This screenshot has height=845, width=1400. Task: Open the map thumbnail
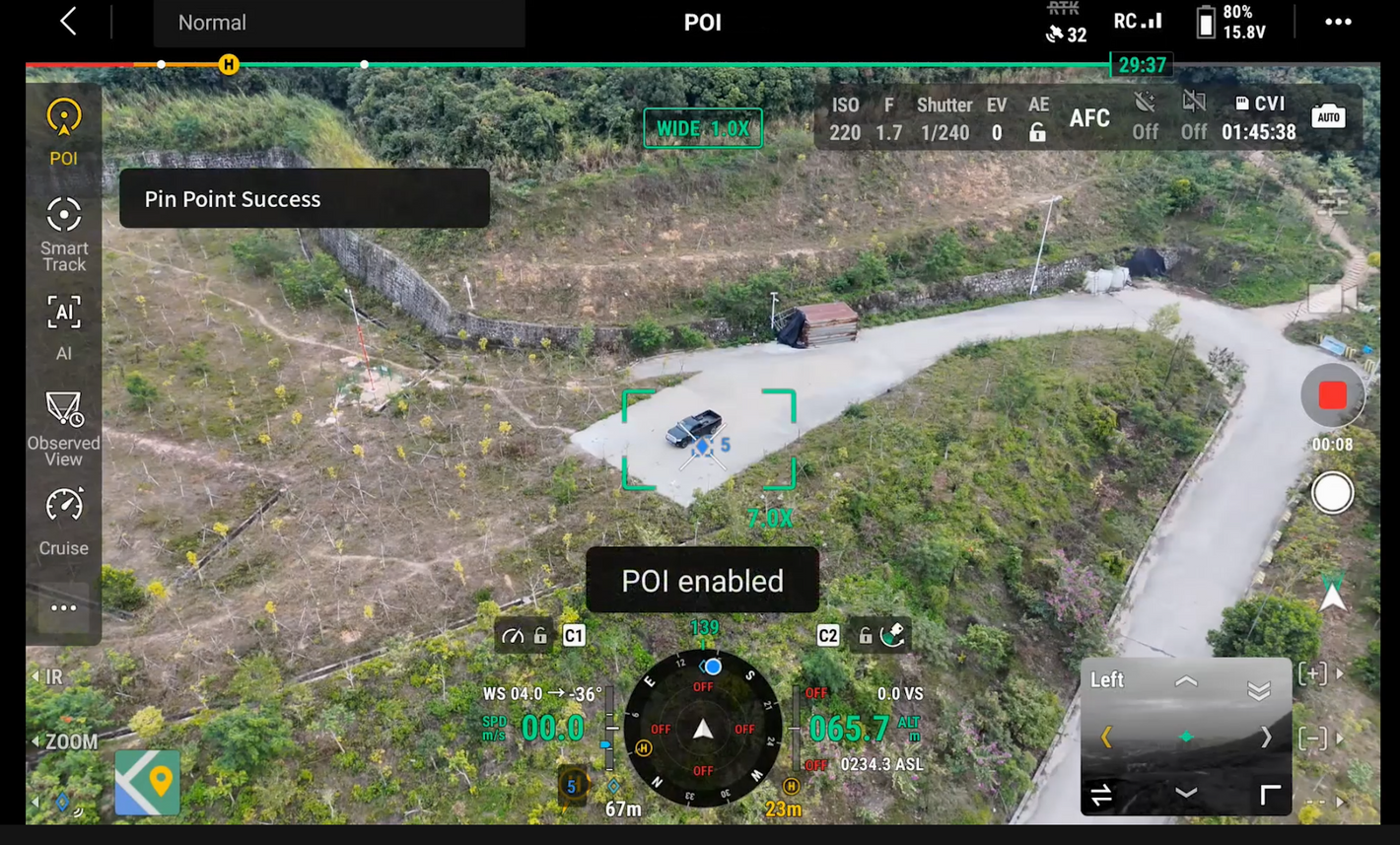tap(147, 783)
